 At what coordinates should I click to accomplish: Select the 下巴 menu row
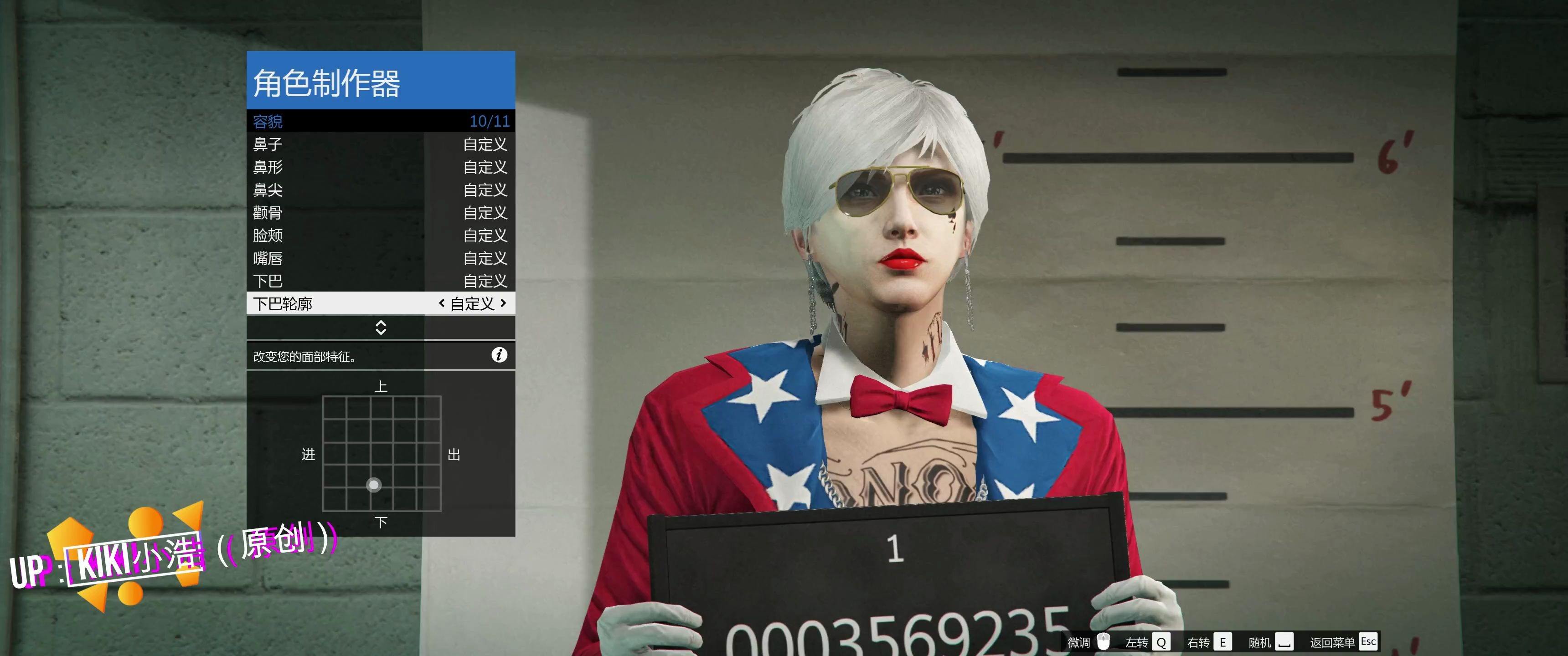381,281
